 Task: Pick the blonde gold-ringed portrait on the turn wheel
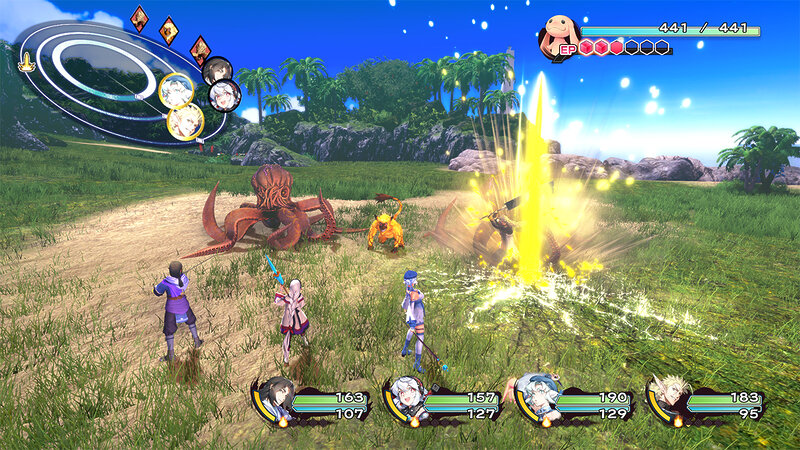(186, 121)
